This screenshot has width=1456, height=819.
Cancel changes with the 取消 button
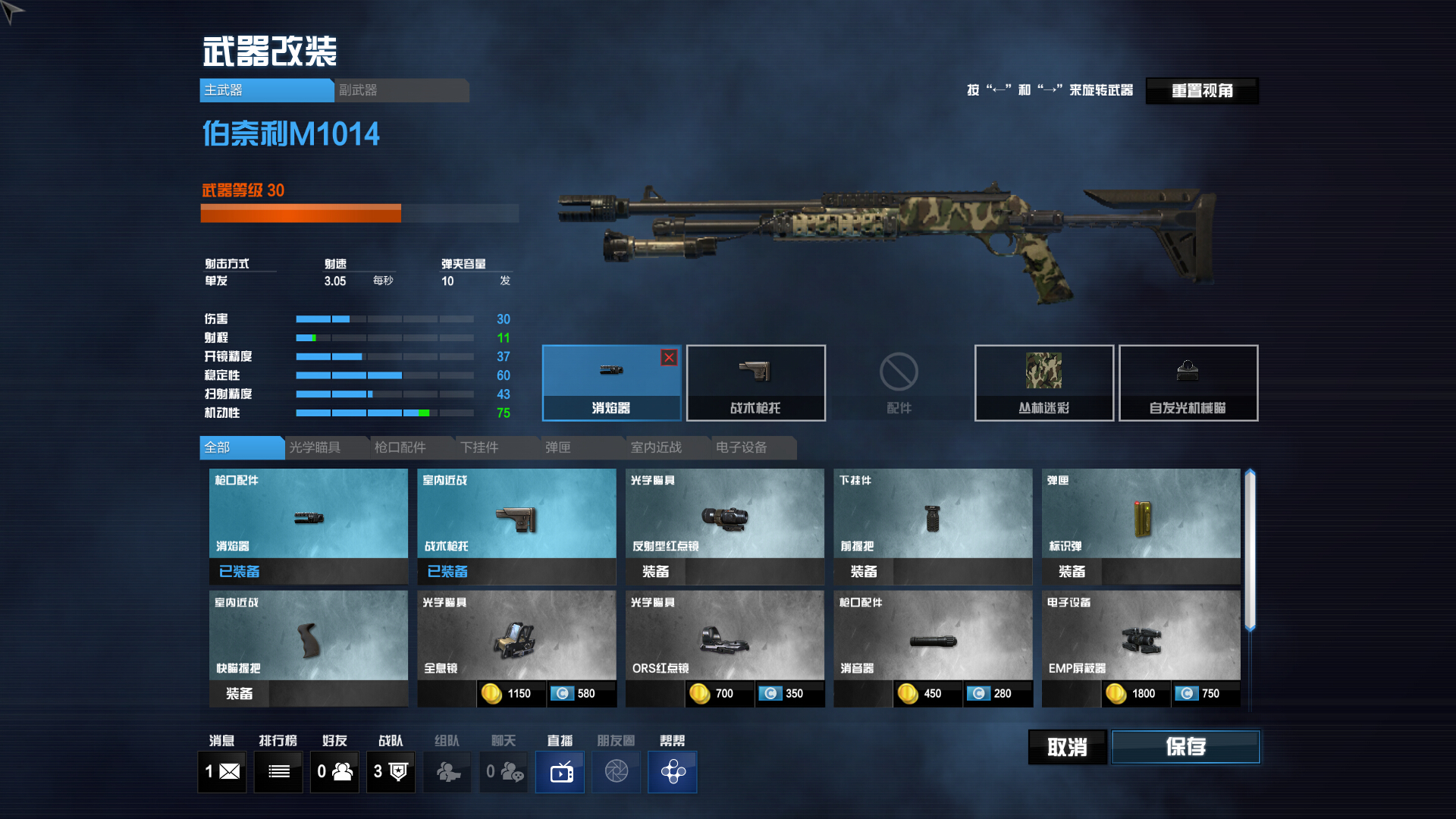coord(1067,747)
